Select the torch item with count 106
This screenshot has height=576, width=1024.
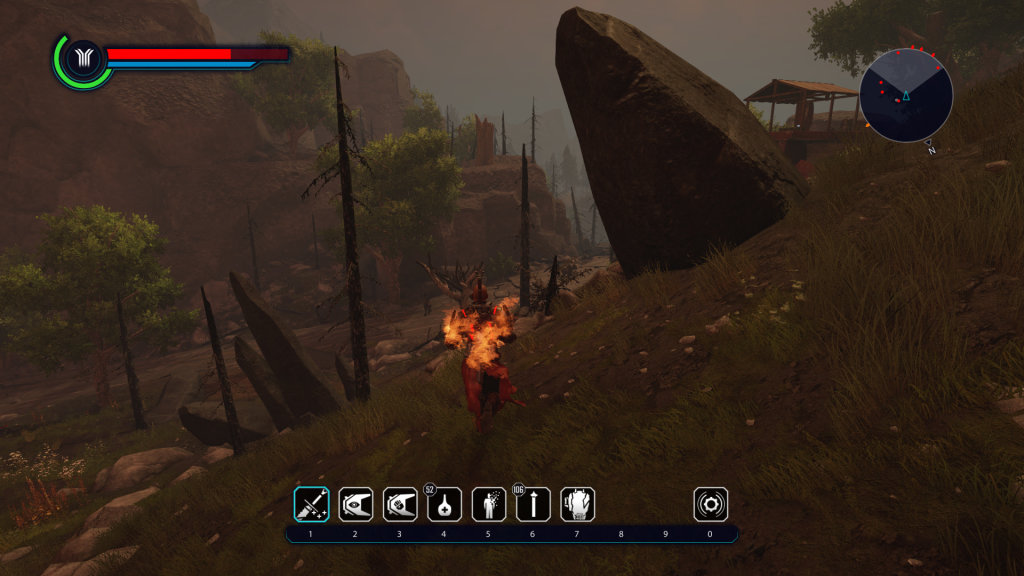(533, 504)
